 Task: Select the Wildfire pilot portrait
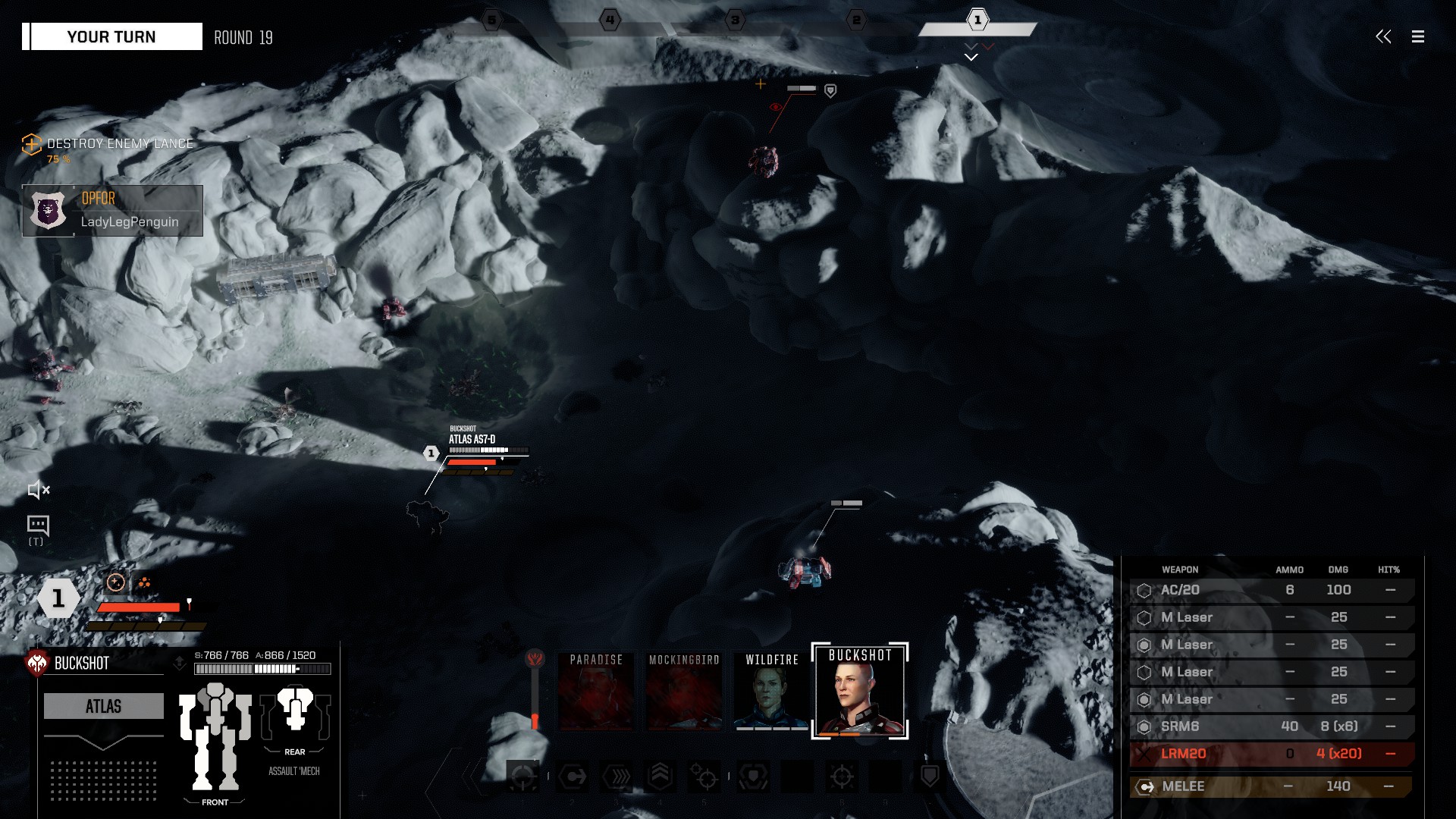click(772, 692)
